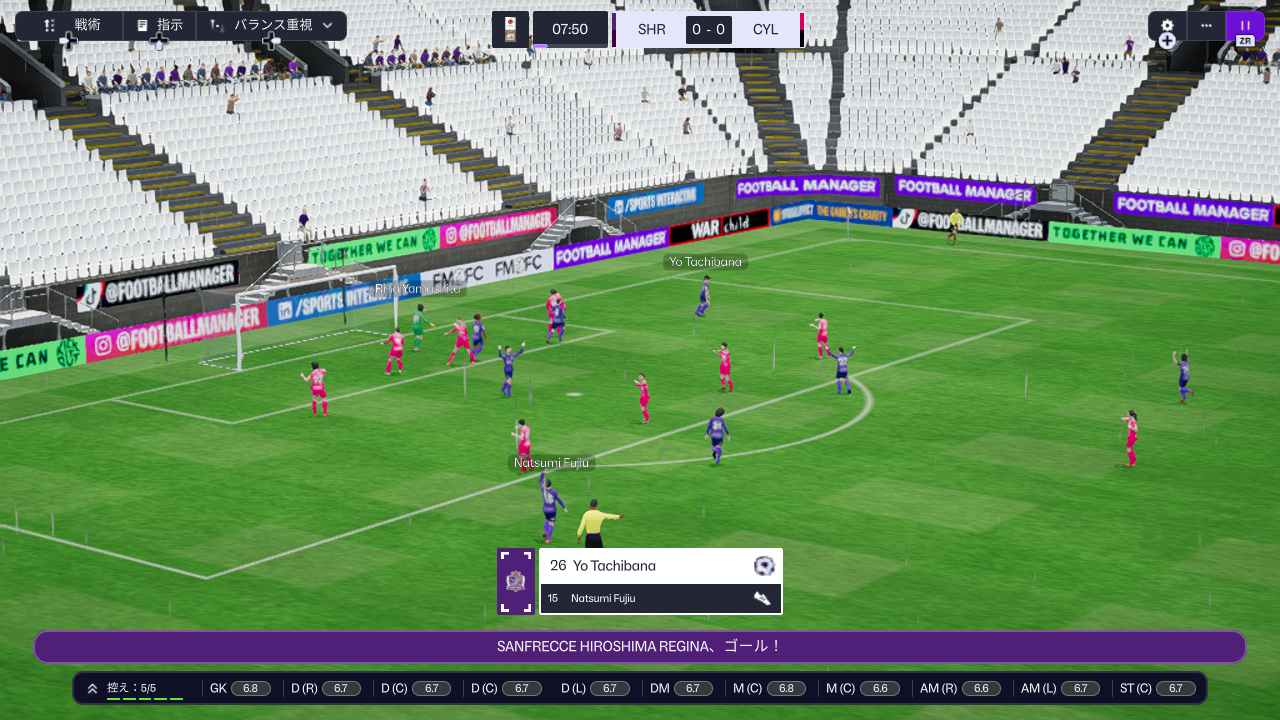Open the 戦術 (Tactics) panel icon

click(50, 25)
